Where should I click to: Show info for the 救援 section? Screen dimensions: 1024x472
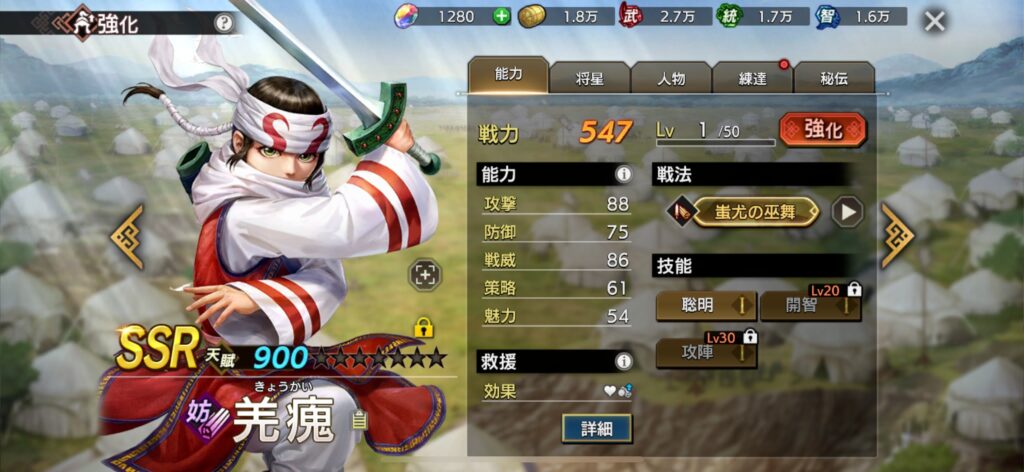point(624,361)
